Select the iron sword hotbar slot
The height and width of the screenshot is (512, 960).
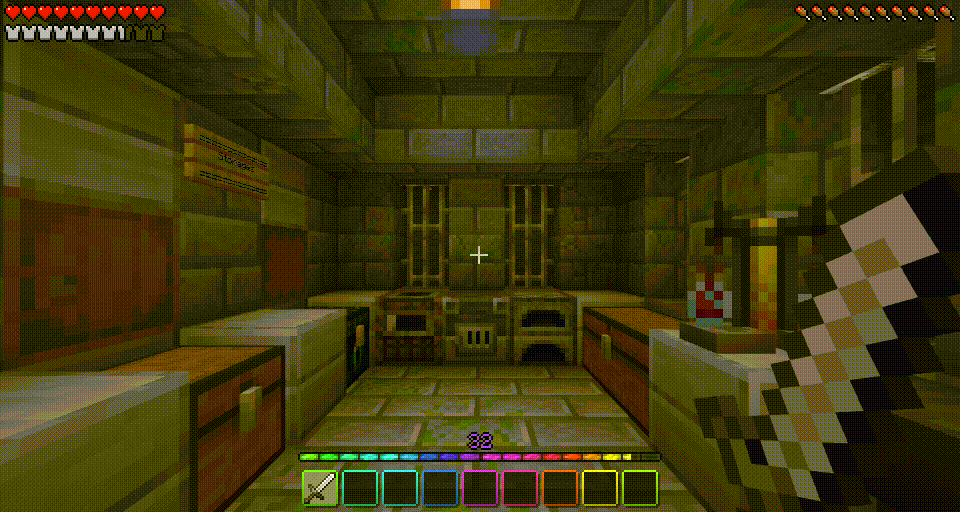click(320, 488)
